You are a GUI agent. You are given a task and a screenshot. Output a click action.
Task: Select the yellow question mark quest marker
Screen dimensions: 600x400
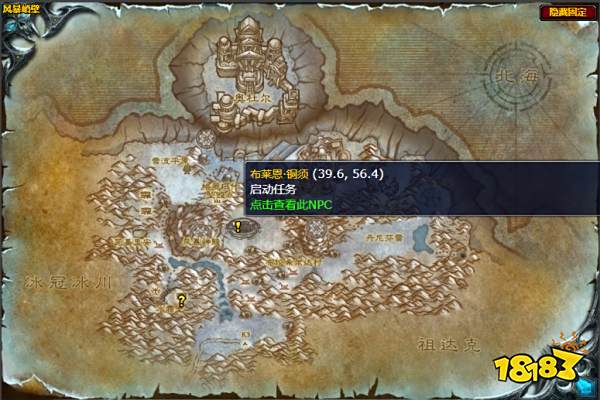click(x=181, y=298)
